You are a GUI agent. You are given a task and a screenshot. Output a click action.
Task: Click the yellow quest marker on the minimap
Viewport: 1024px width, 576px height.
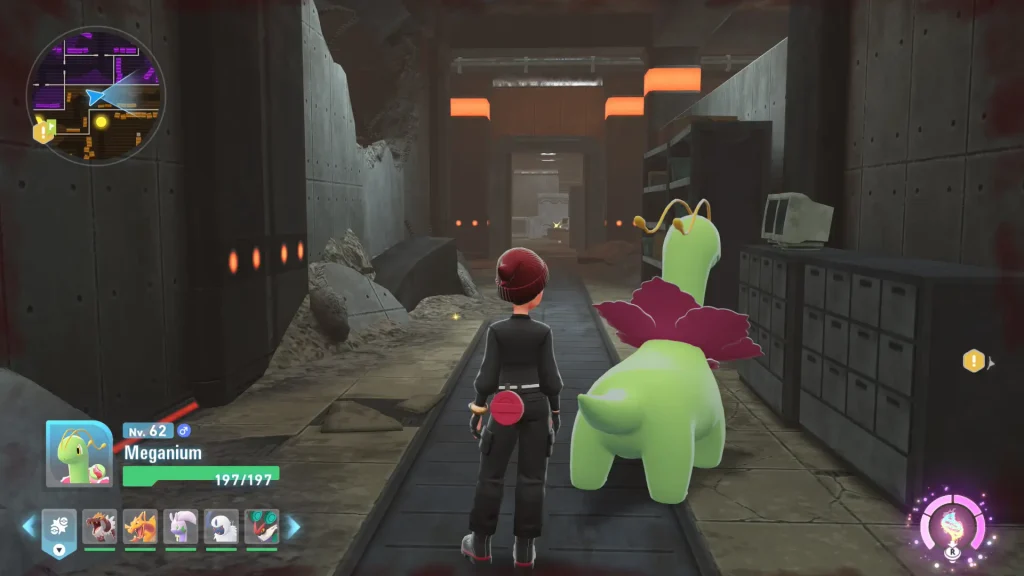point(101,122)
